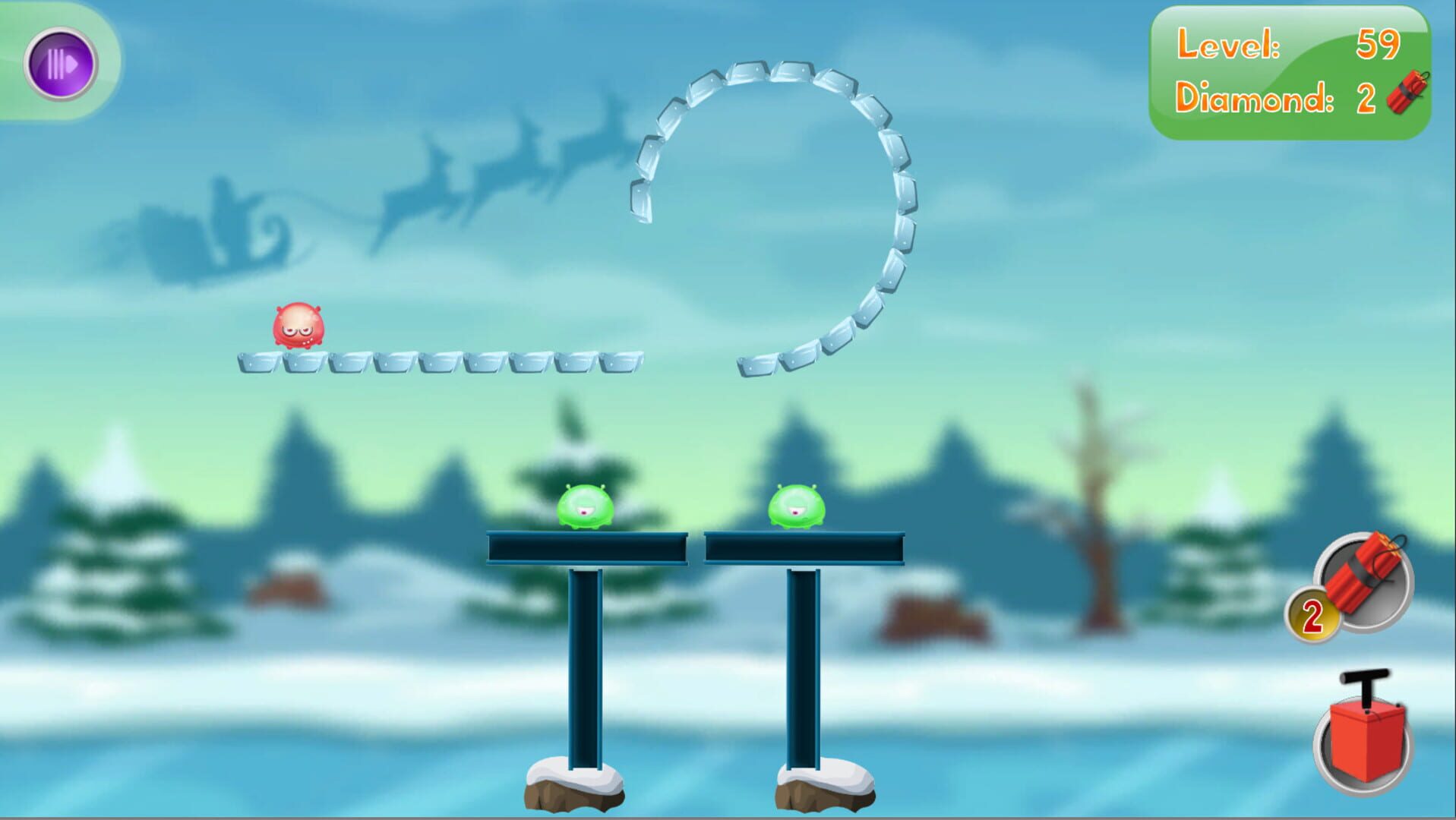Screen dimensions: 1456x820
Task: Click the Diamond counter text
Action: point(1253,96)
